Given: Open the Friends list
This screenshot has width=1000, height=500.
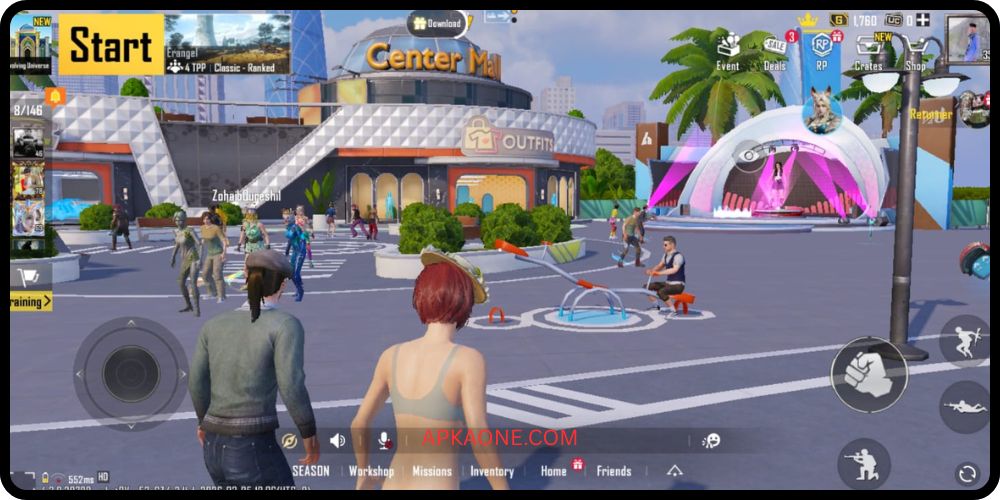Looking at the screenshot, I should [x=614, y=471].
